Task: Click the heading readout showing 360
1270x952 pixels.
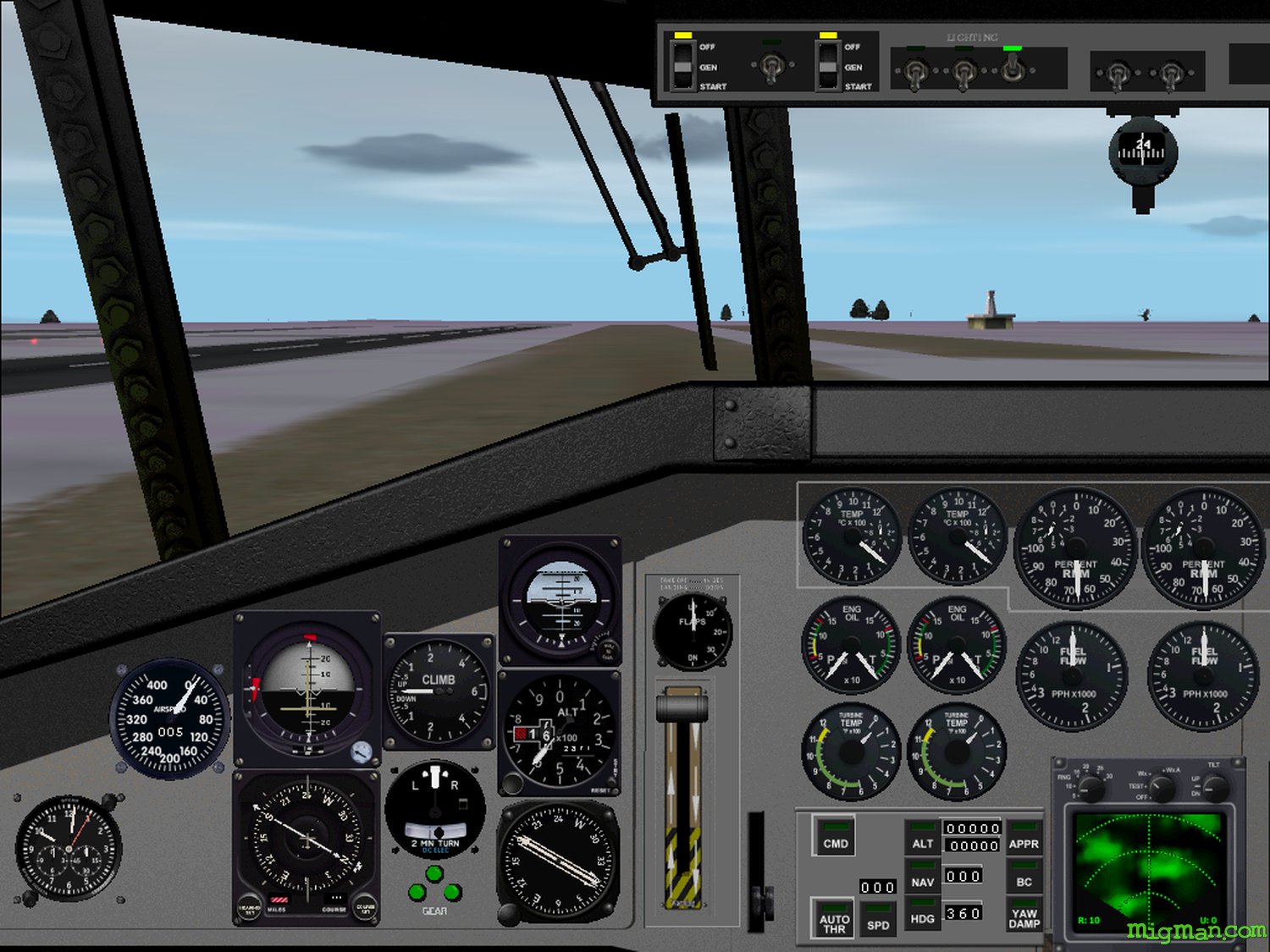Action: tap(964, 913)
